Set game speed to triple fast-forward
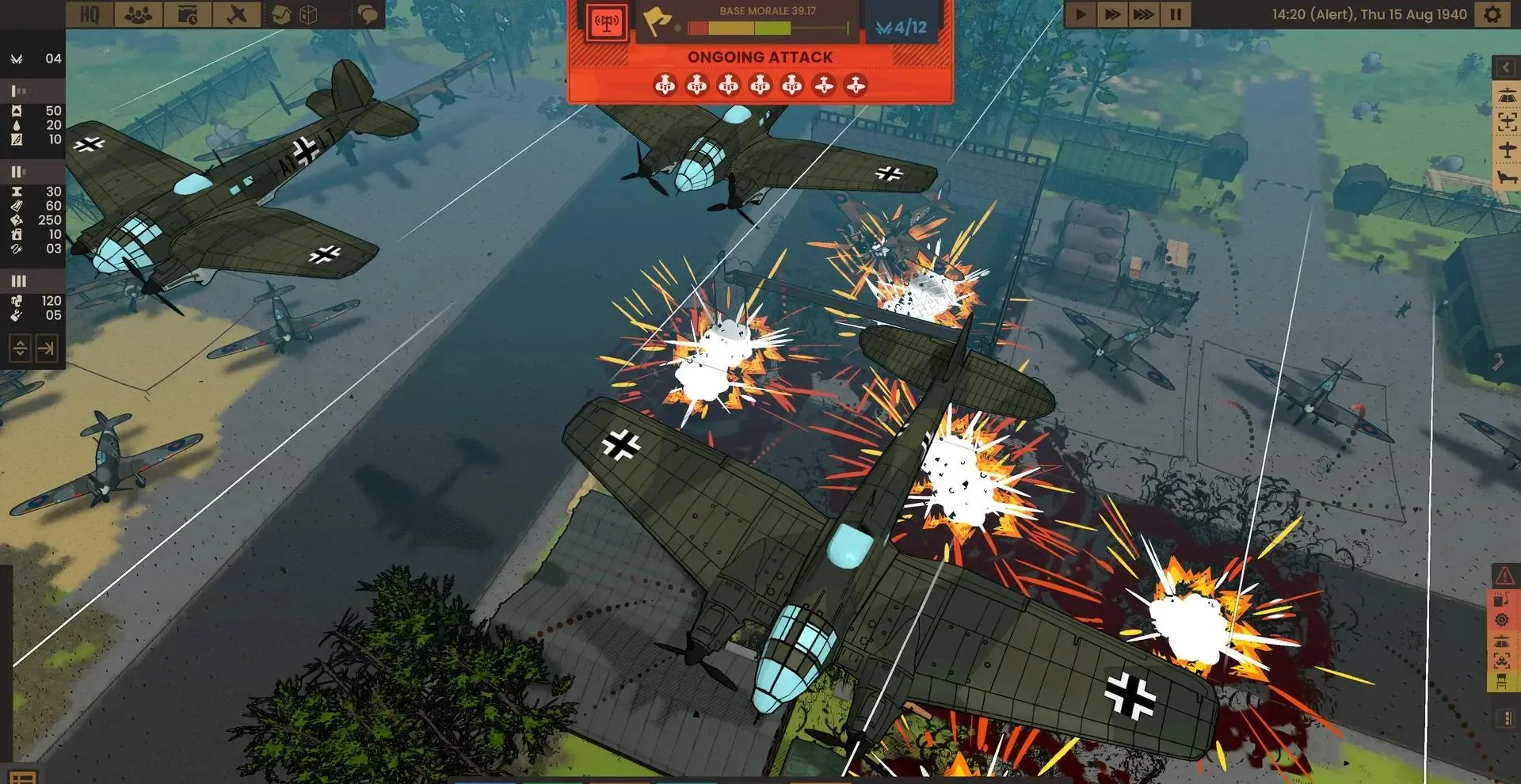Screen dimensions: 1521x784 coord(1143,14)
